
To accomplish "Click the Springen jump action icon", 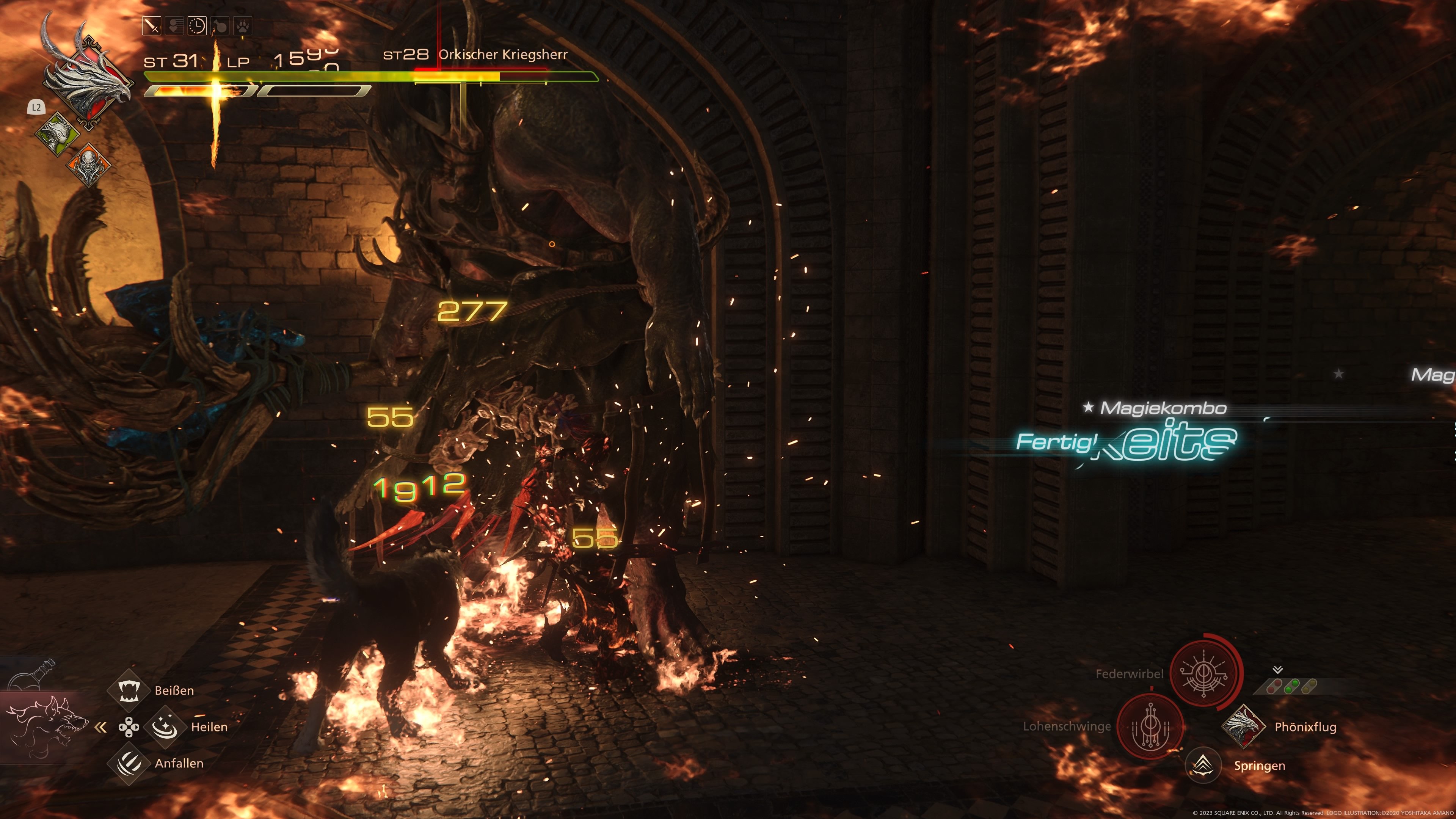I will (1203, 765).
